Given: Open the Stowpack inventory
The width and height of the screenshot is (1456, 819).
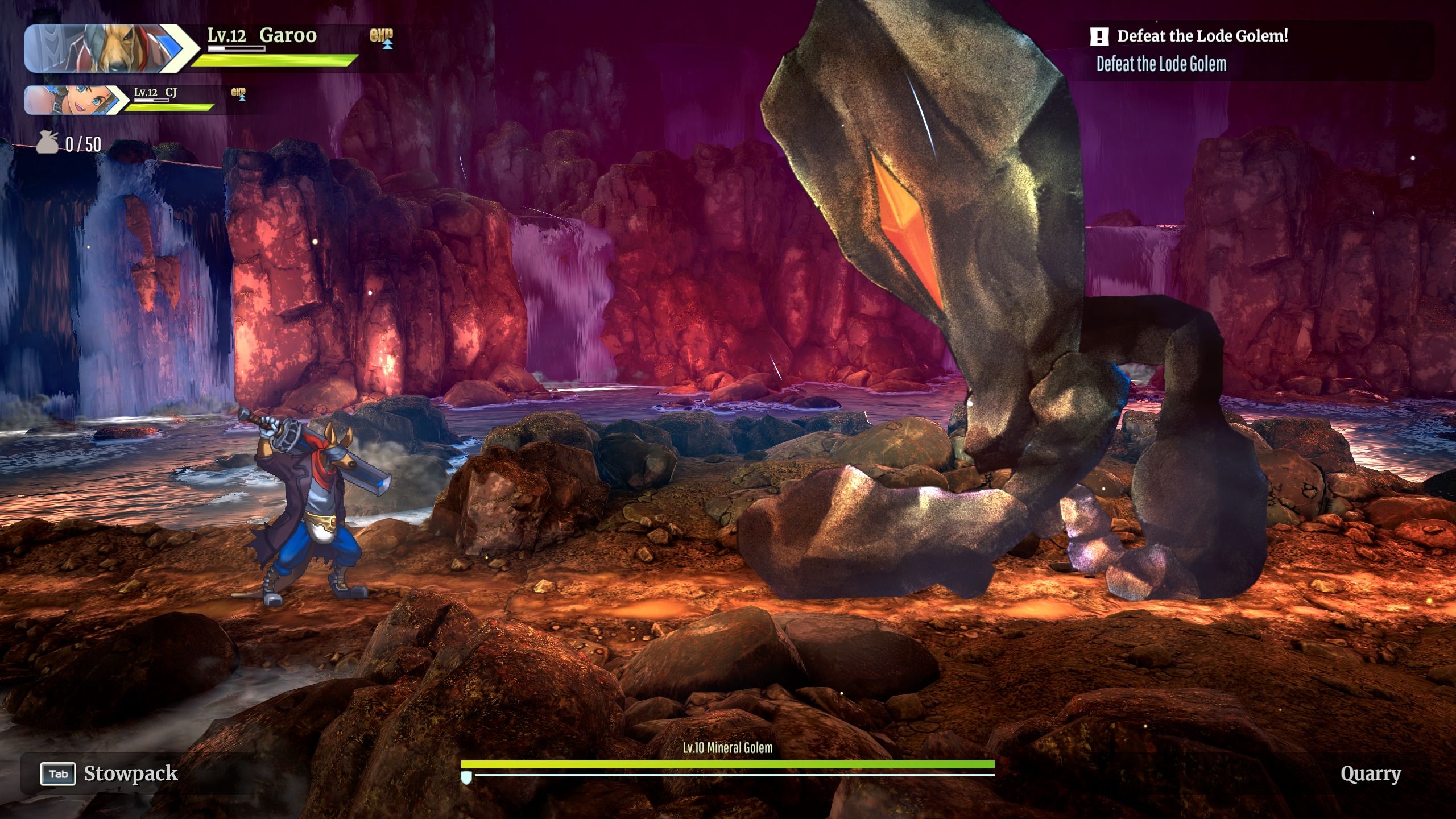Looking at the screenshot, I should 109,773.
